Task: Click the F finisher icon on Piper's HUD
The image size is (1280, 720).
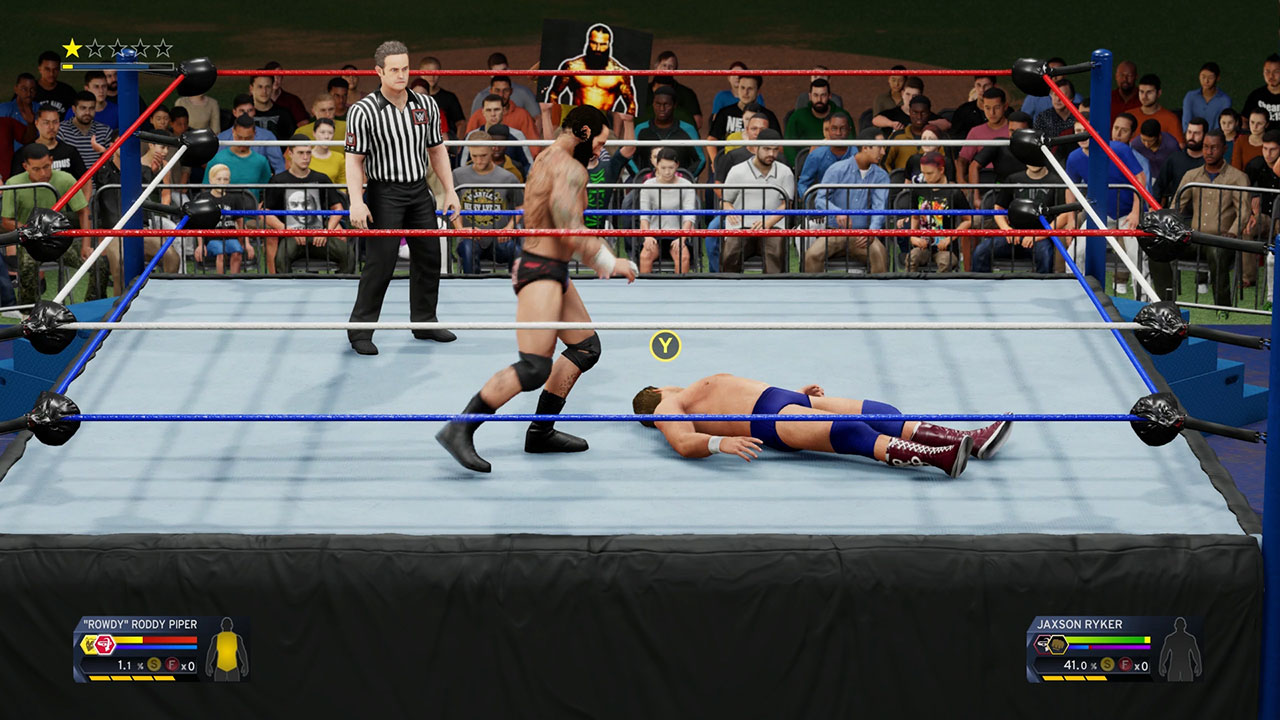Action: [171, 665]
